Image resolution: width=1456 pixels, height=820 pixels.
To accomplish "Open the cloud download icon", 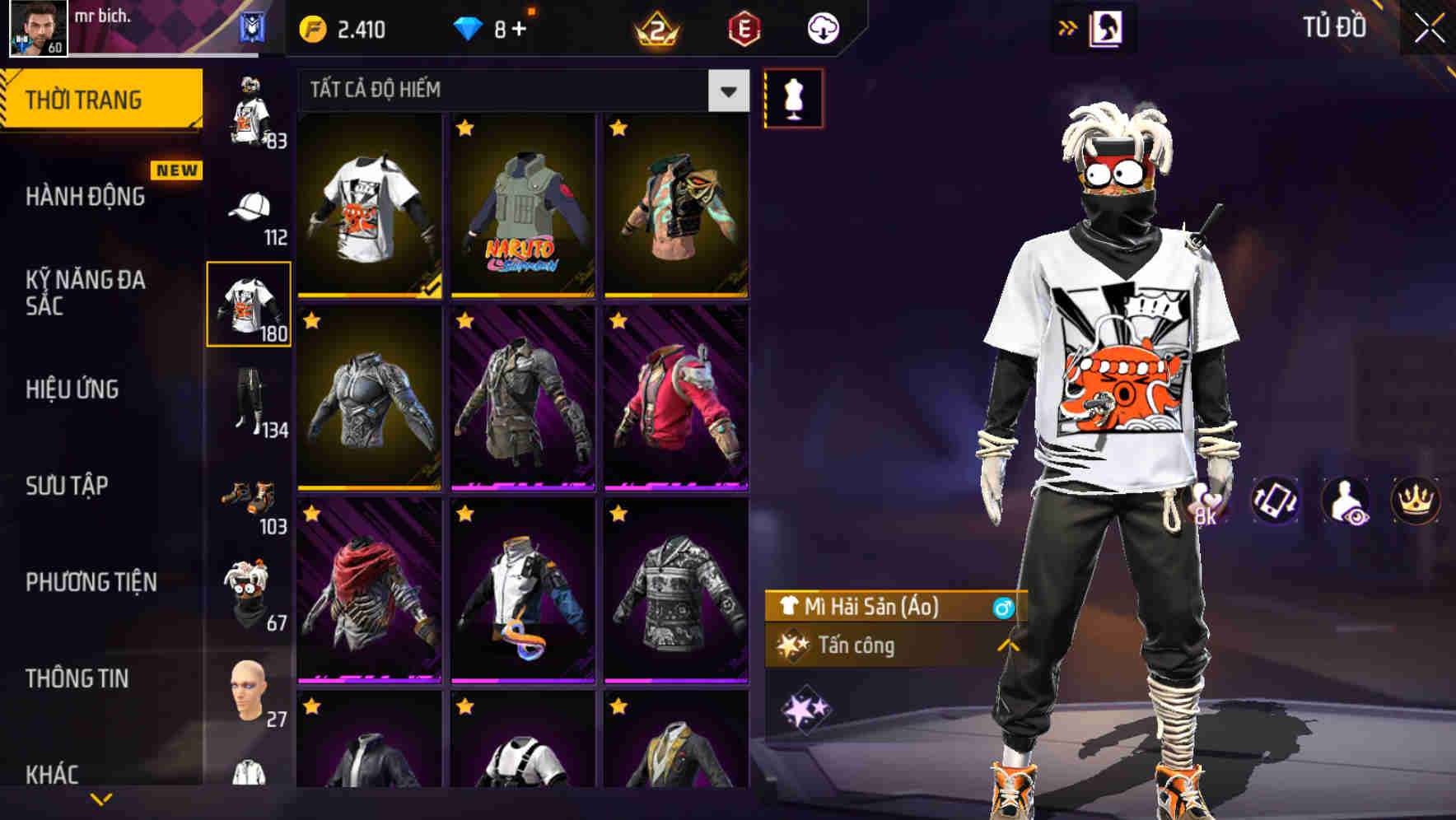I will tap(822, 26).
